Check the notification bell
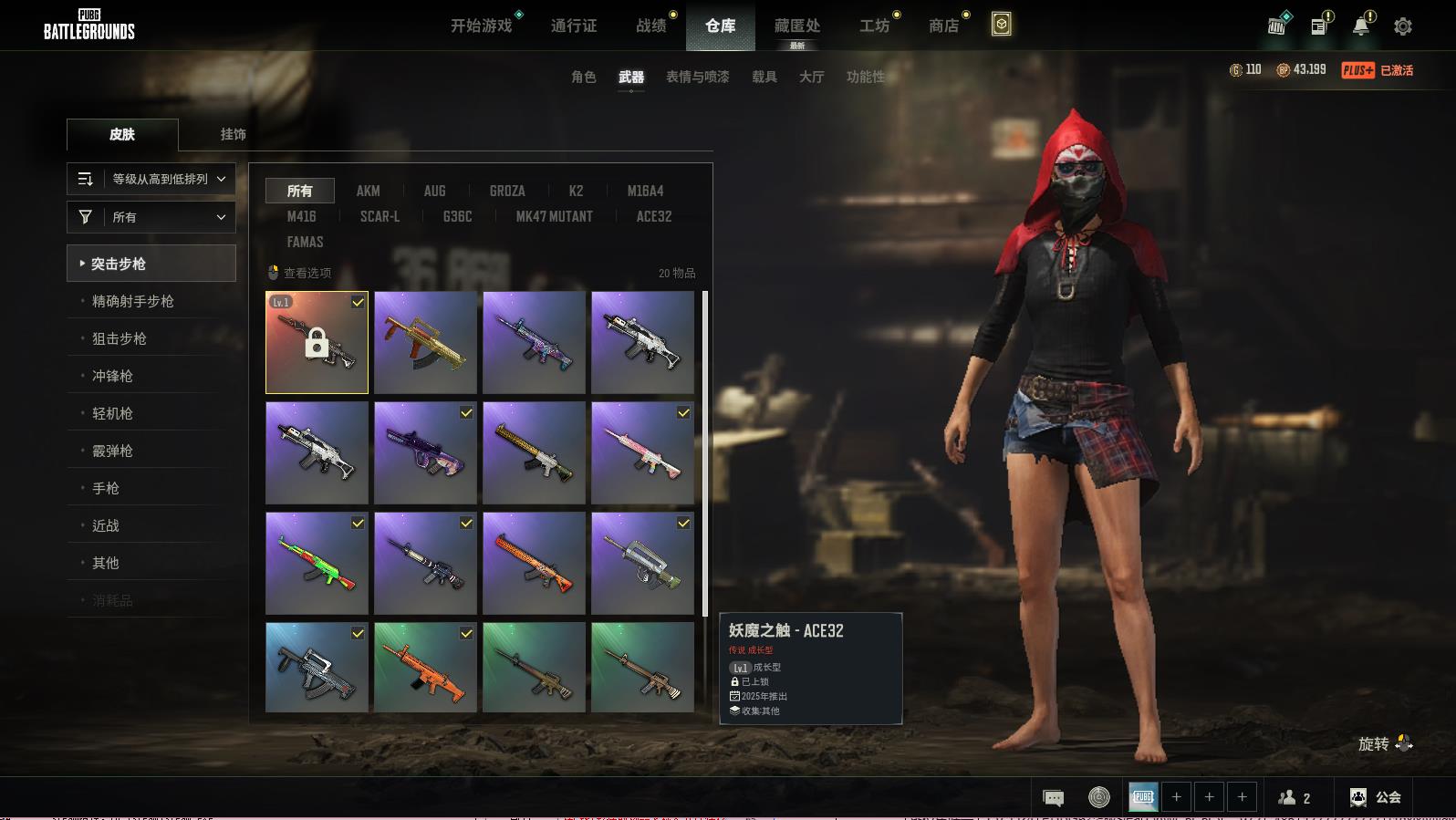 click(1360, 26)
